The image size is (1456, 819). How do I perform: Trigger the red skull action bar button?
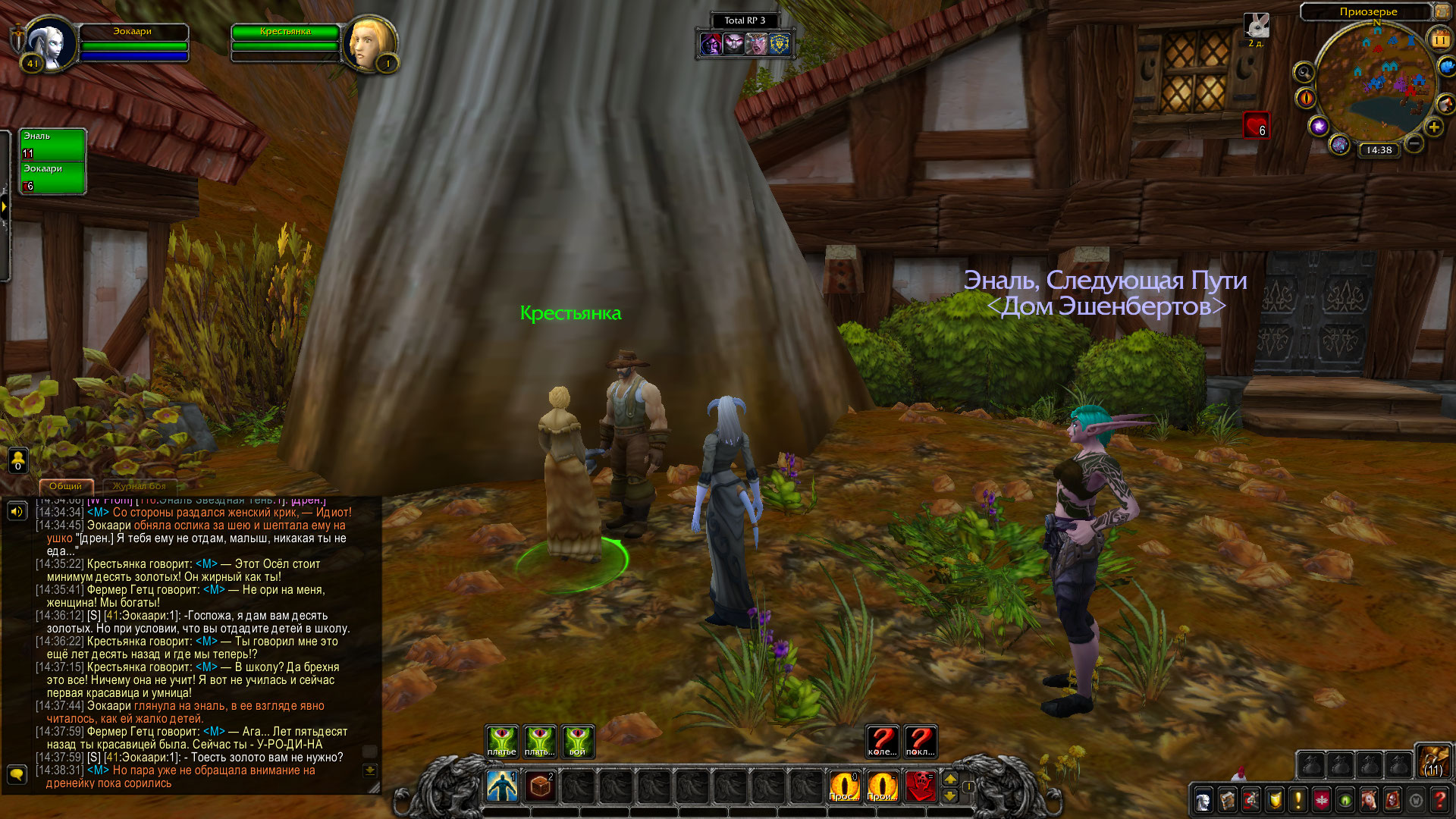(921, 786)
